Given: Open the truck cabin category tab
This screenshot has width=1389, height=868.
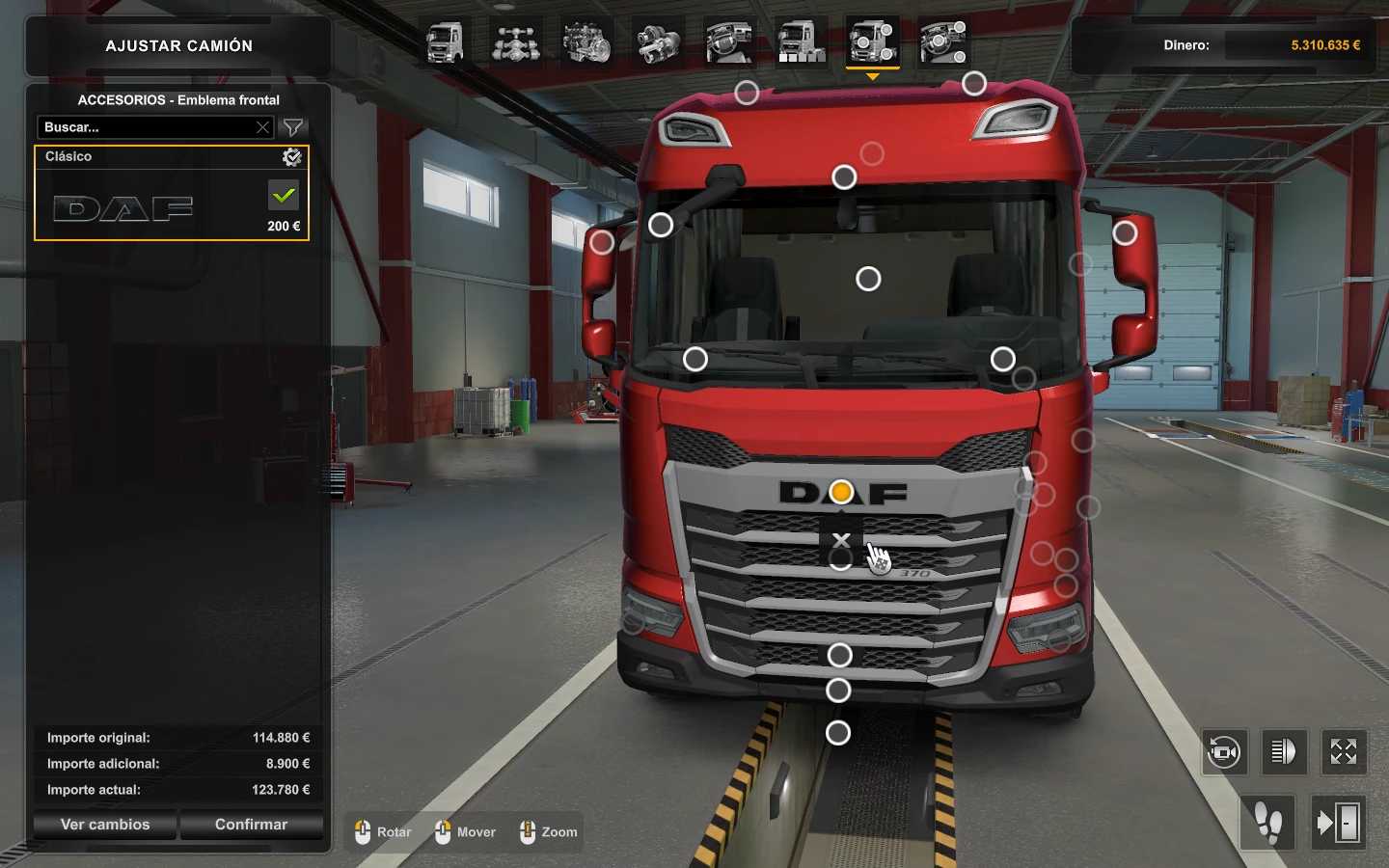Looking at the screenshot, I should [445, 43].
